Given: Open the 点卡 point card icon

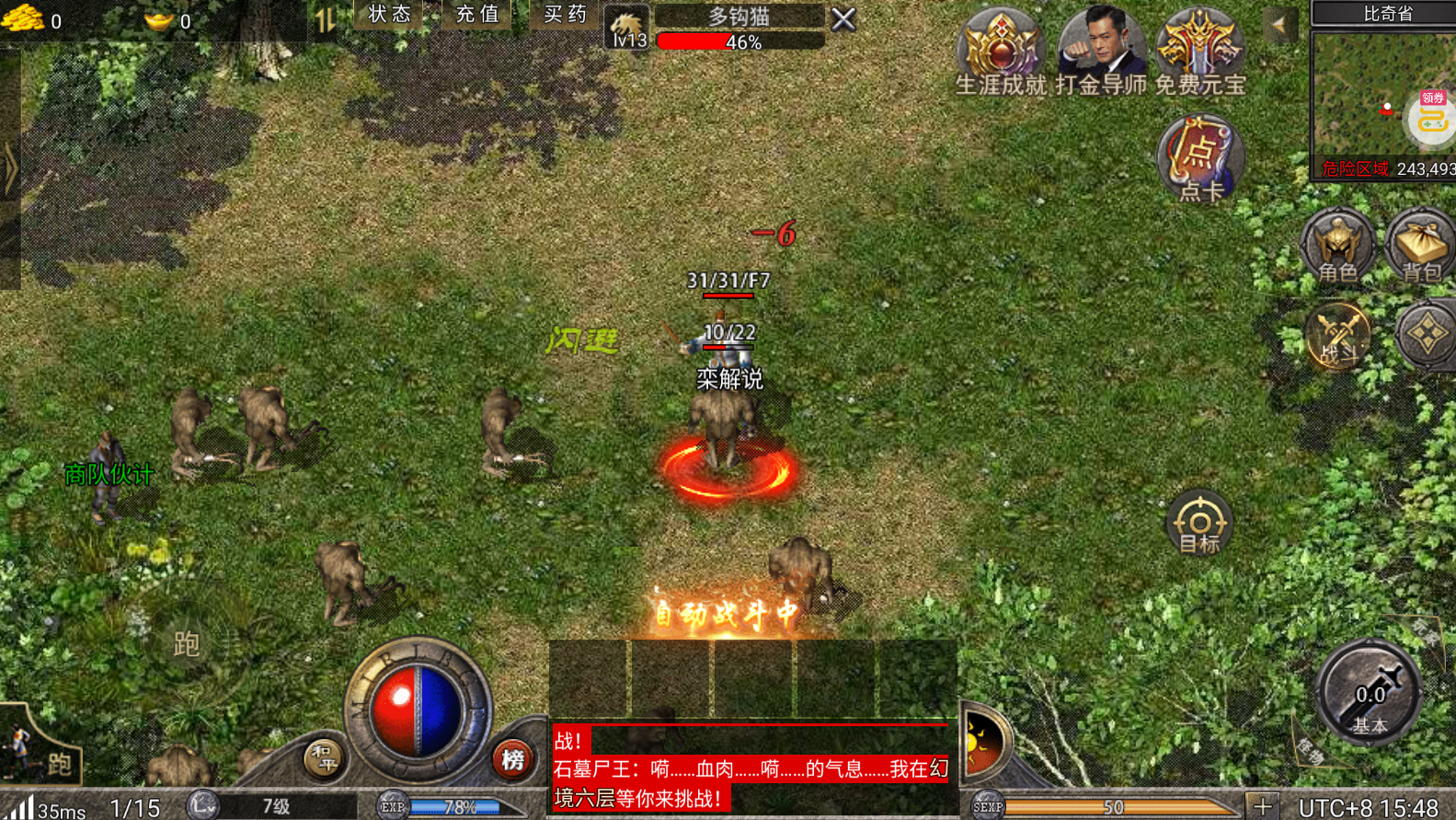Looking at the screenshot, I should click(x=1199, y=158).
